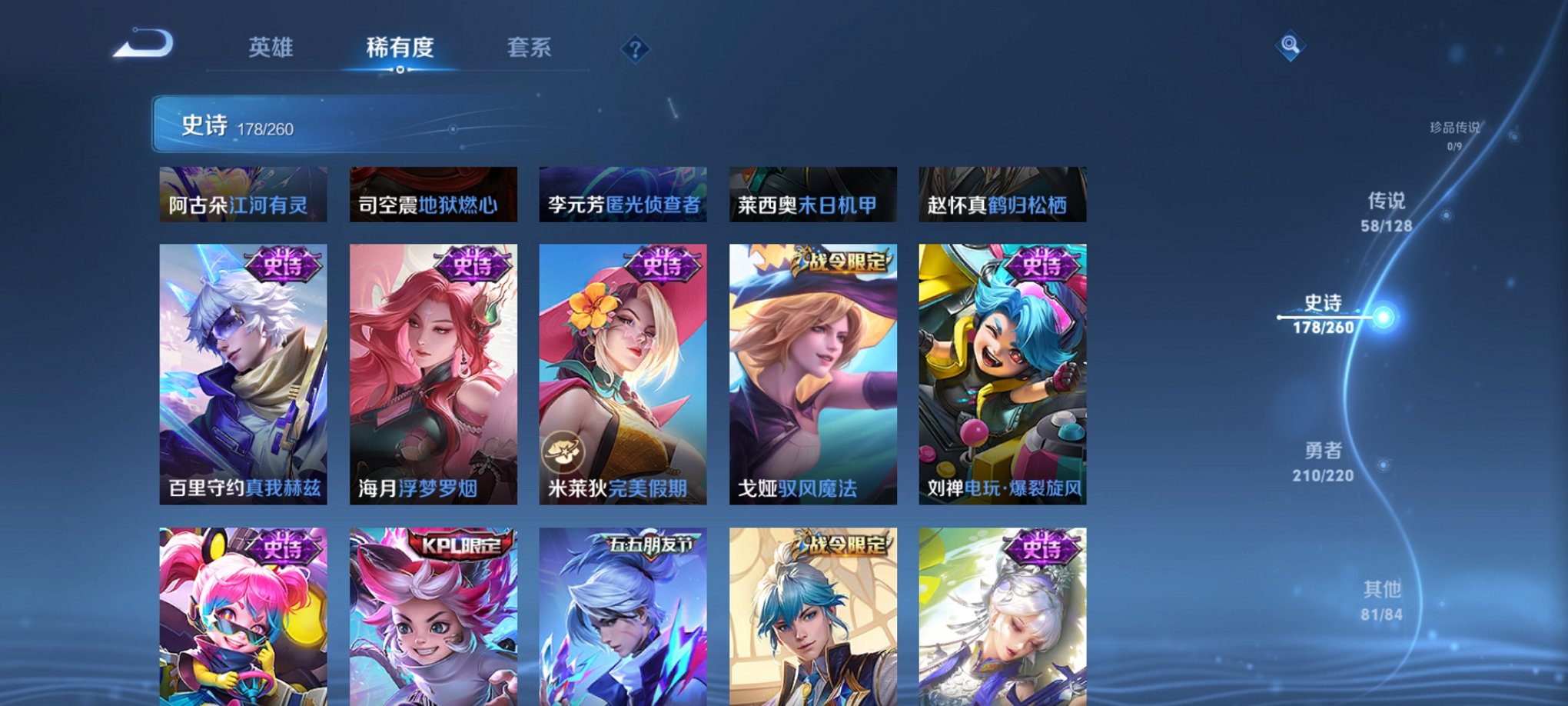Switch to the 套系 tab
The image size is (1568, 706).
(x=536, y=48)
